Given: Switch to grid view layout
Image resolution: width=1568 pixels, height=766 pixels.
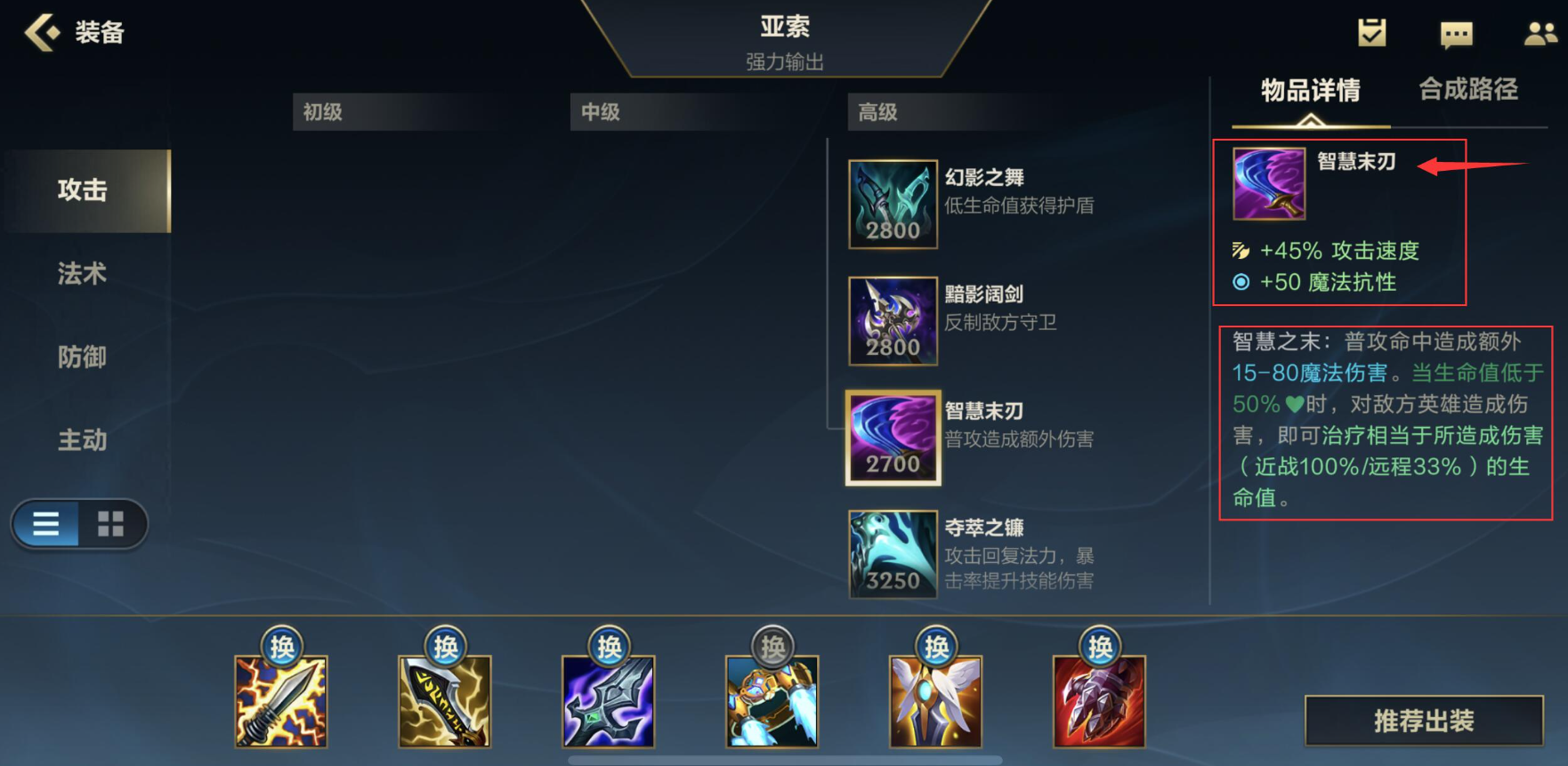Looking at the screenshot, I should (x=110, y=524).
